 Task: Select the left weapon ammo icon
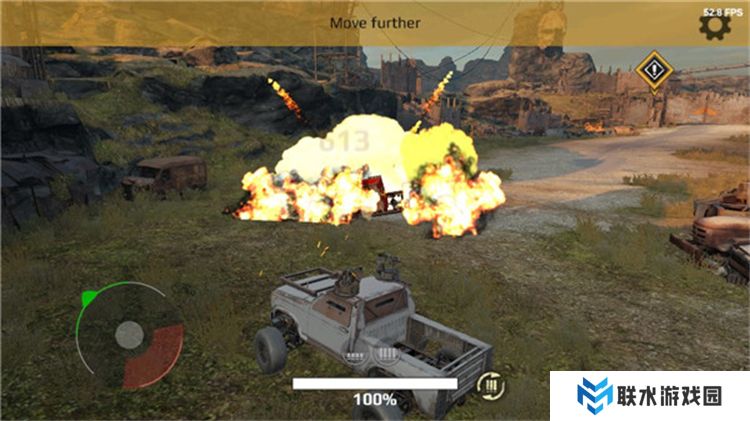pyautogui.click(x=353, y=354)
